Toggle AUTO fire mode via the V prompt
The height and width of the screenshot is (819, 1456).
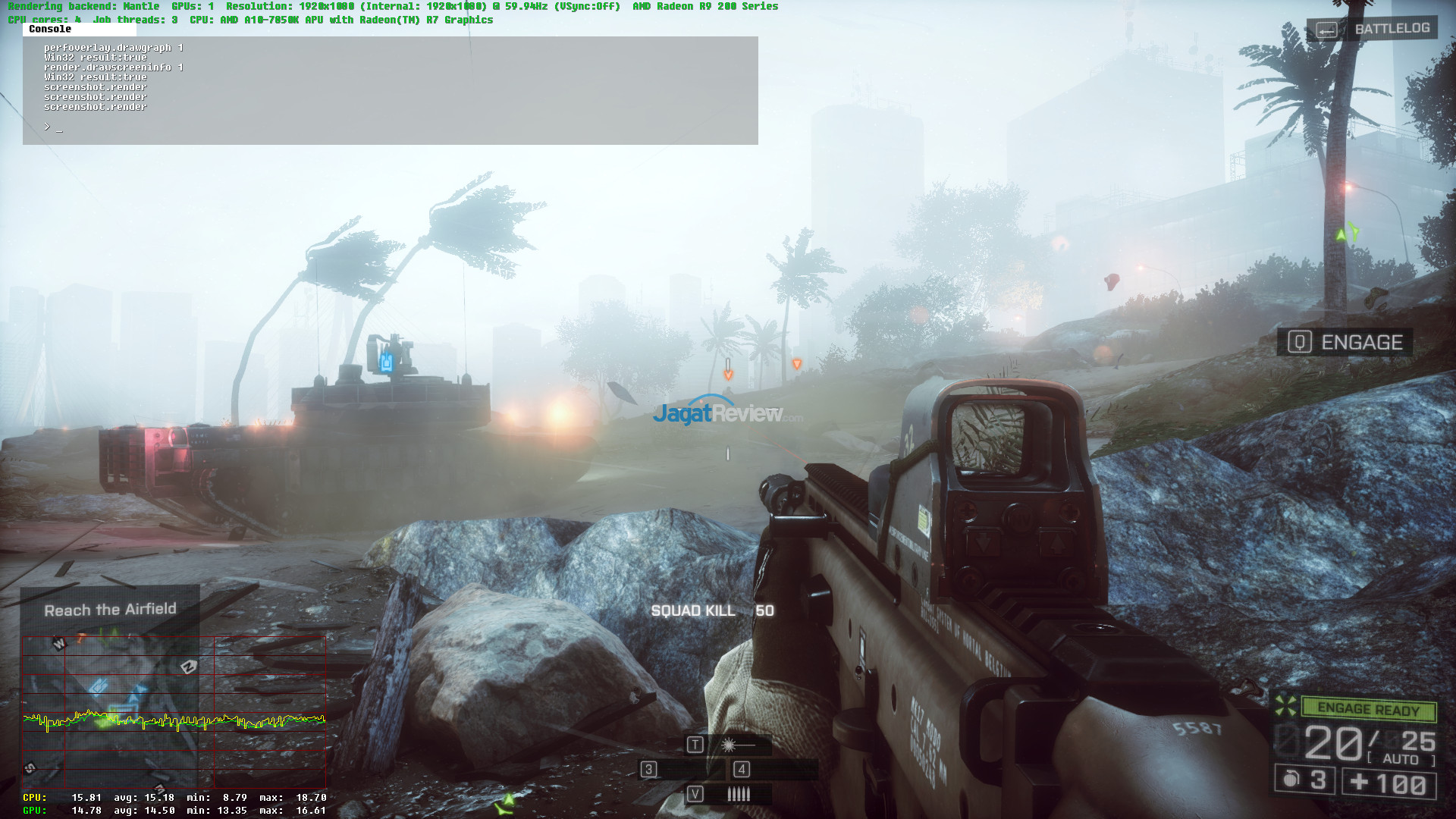tap(695, 795)
